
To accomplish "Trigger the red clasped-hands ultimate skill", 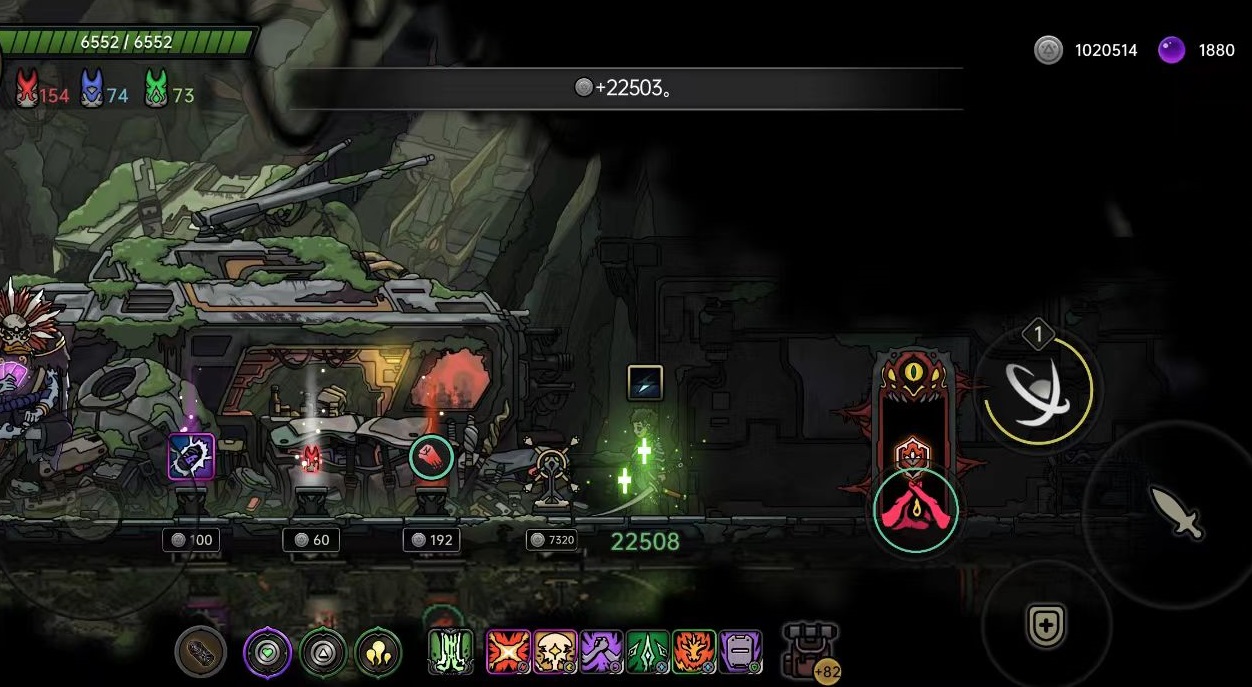I will point(915,510).
